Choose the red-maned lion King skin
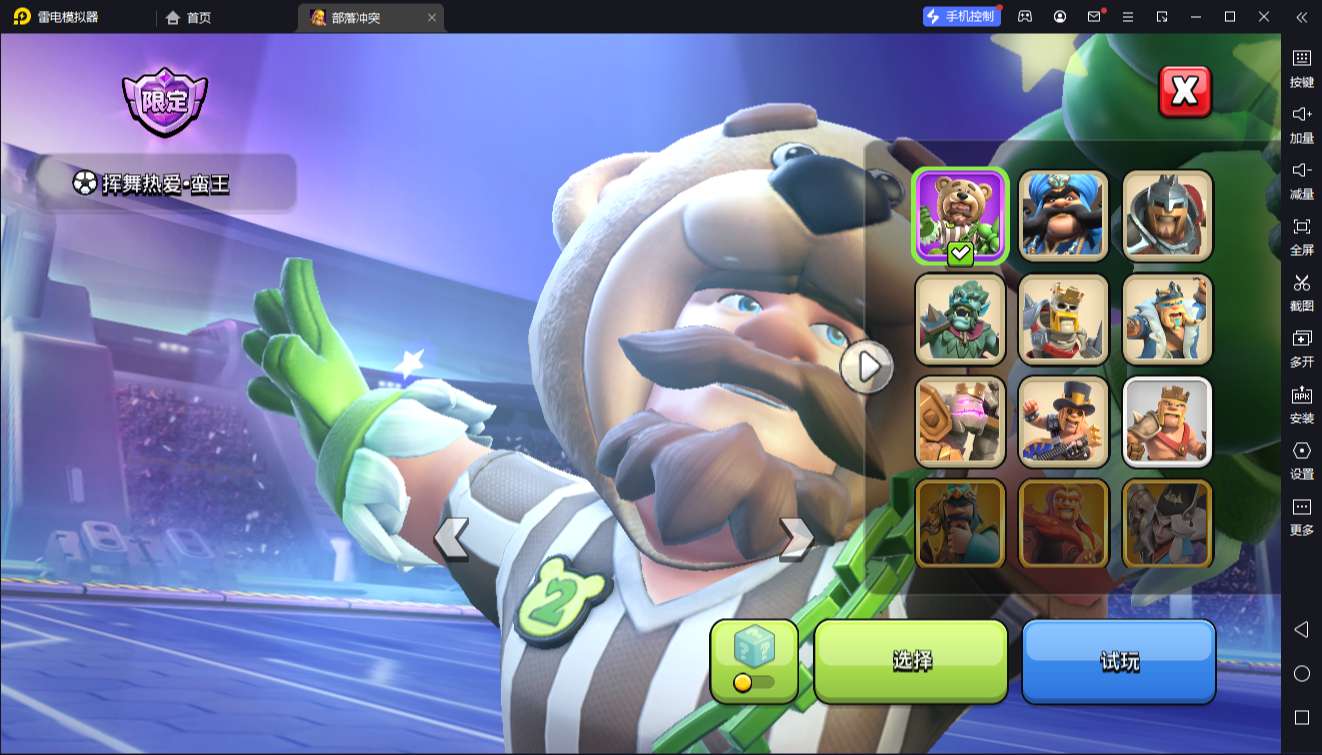The height and width of the screenshot is (755, 1322). click(x=1063, y=524)
